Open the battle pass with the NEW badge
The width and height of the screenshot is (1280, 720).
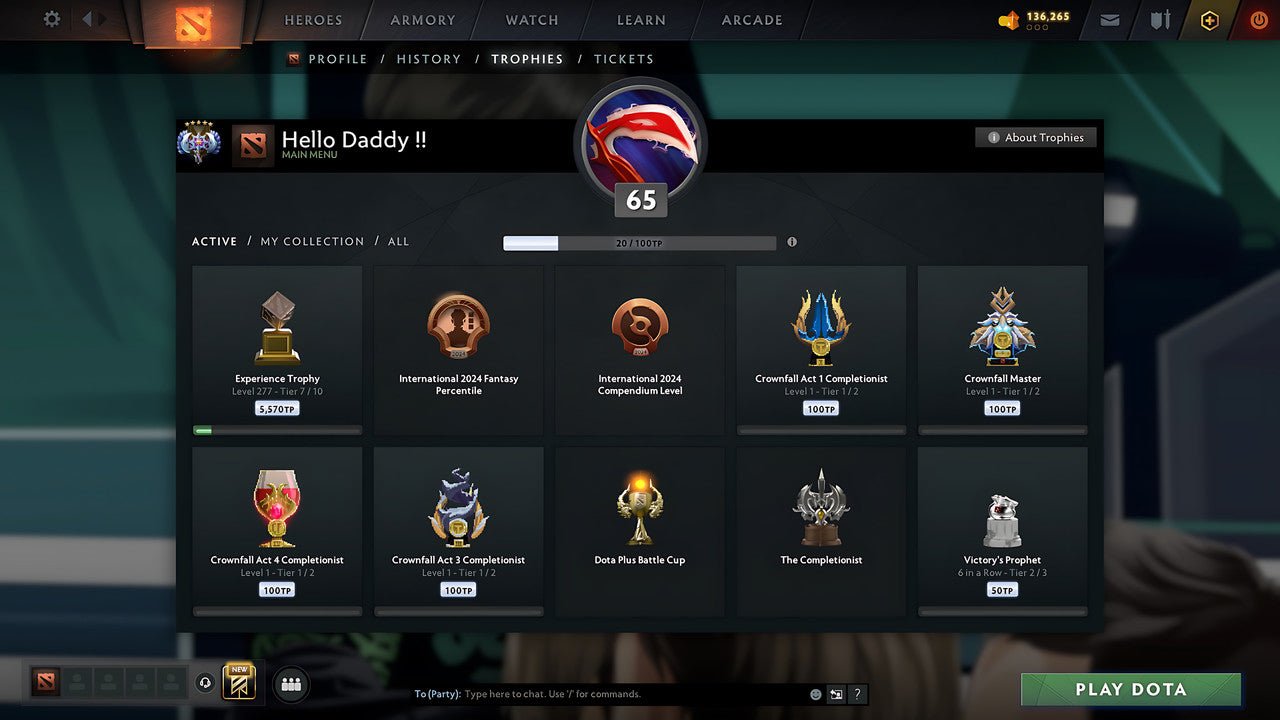coord(237,681)
